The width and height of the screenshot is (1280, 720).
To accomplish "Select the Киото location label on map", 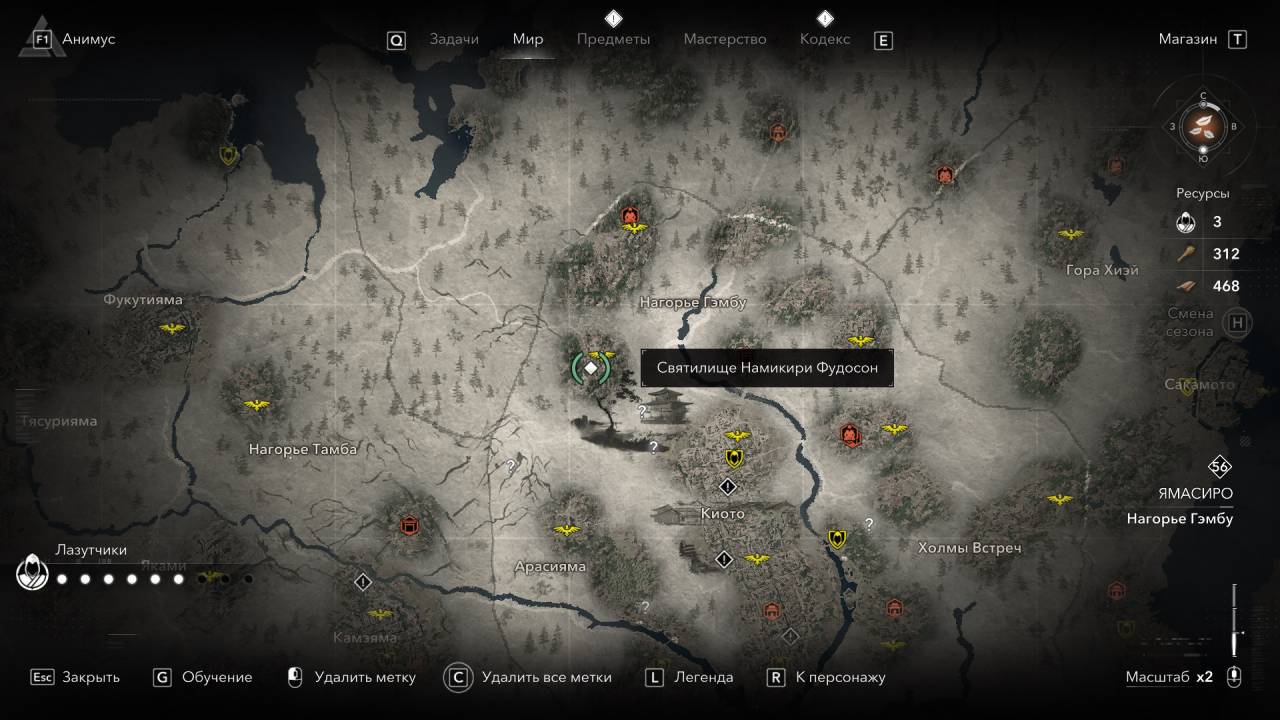I will tap(722, 514).
